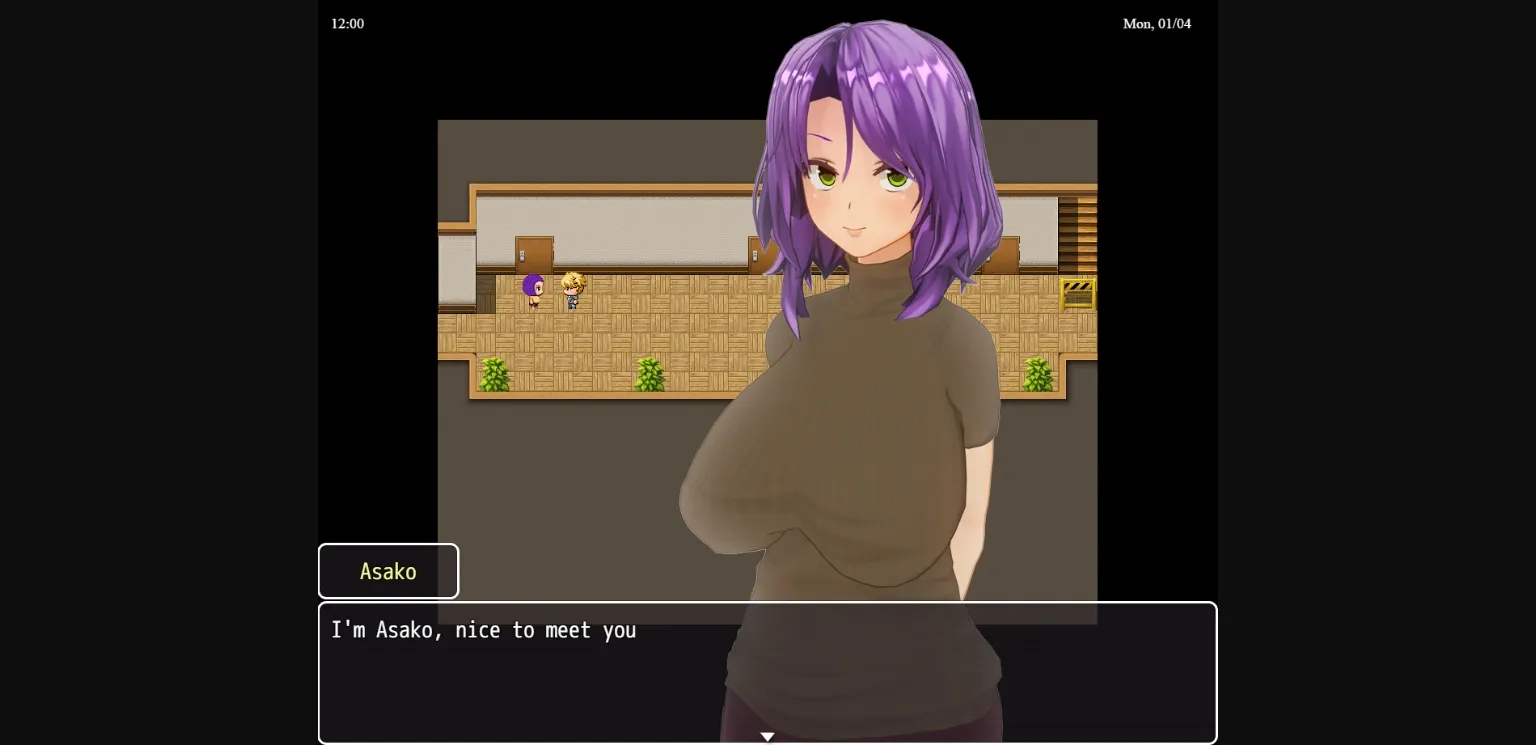The height and width of the screenshot is (745, 1536).
Task: Click the Asako name plate
Action: click(x=388, y=571)
